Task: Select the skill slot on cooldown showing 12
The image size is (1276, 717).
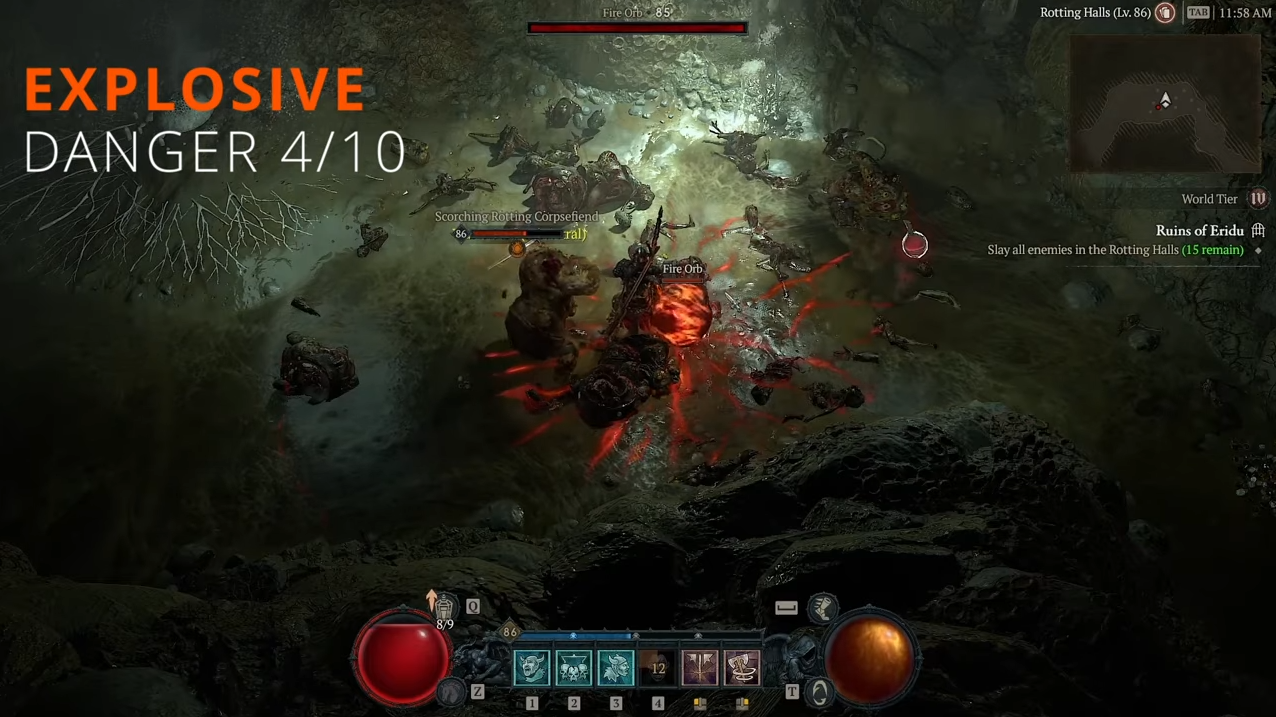Action: coord(658,668)
